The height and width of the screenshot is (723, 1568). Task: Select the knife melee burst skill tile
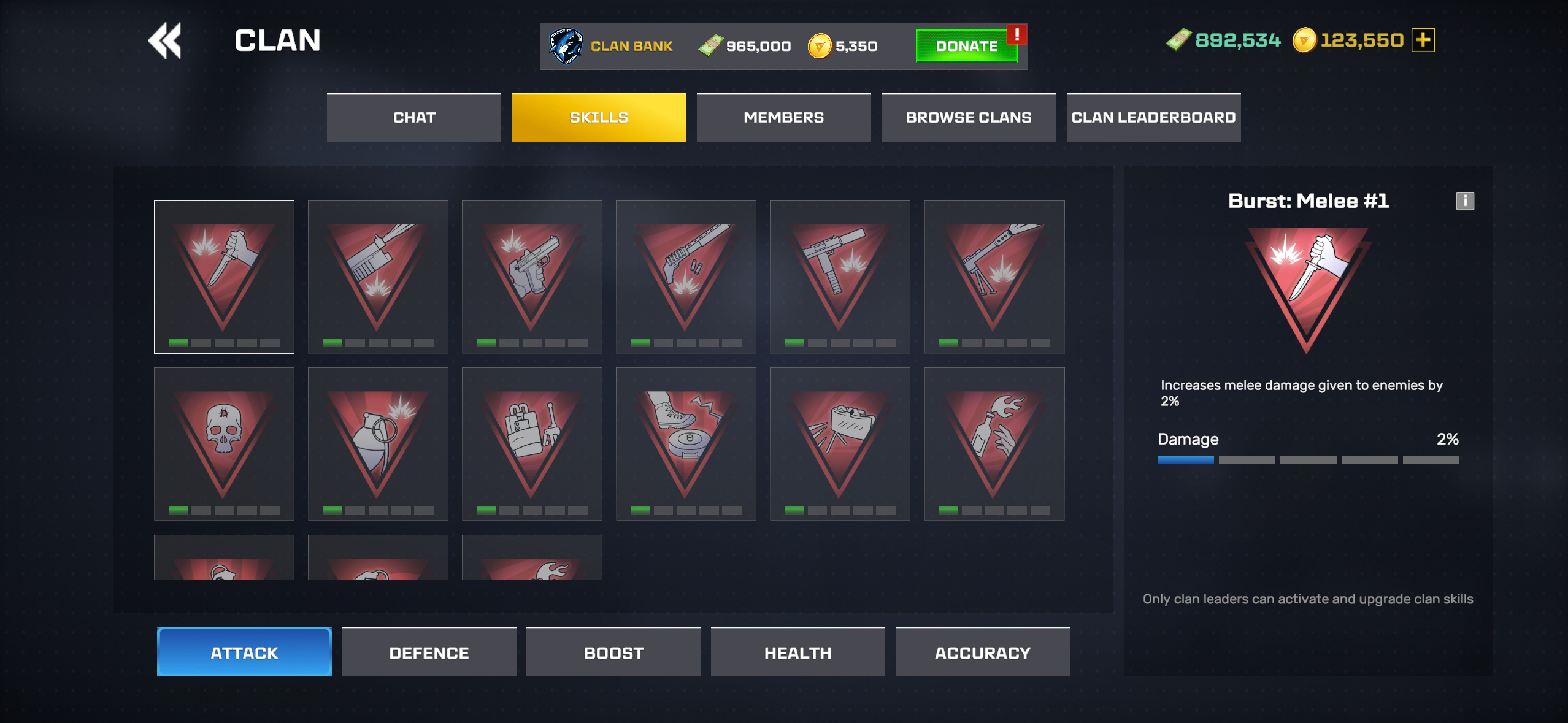[224, 277]
